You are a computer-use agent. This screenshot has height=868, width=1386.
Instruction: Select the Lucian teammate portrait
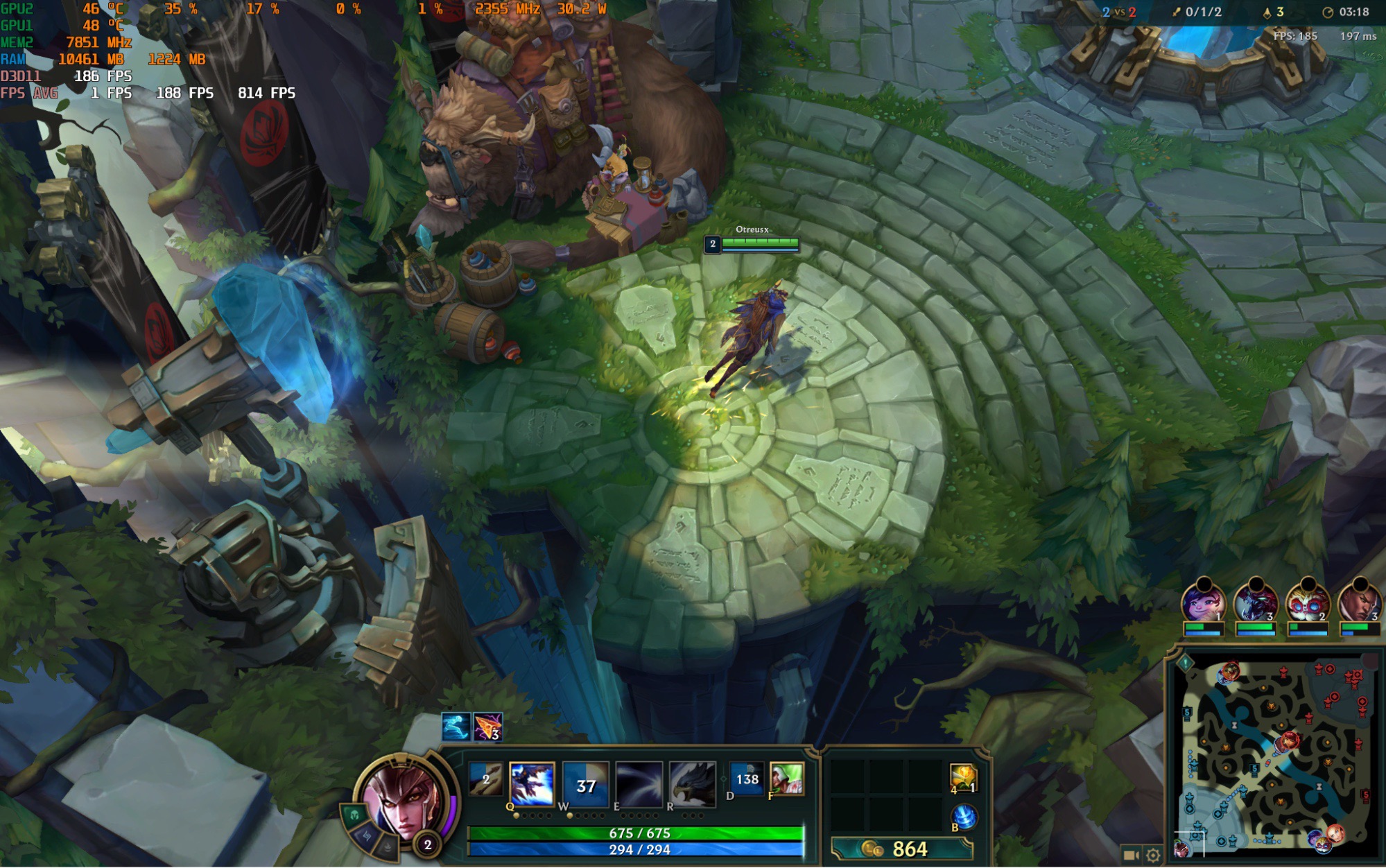[1358, 603]
